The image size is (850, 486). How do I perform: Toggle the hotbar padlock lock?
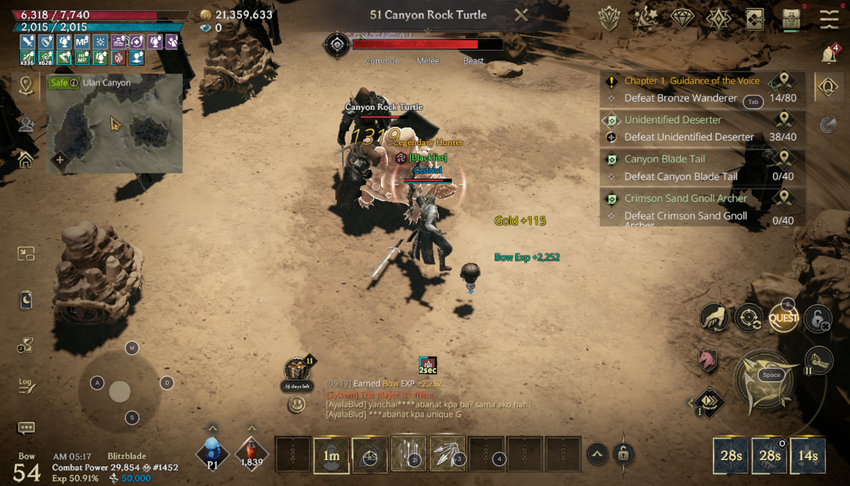coord(623,454)
